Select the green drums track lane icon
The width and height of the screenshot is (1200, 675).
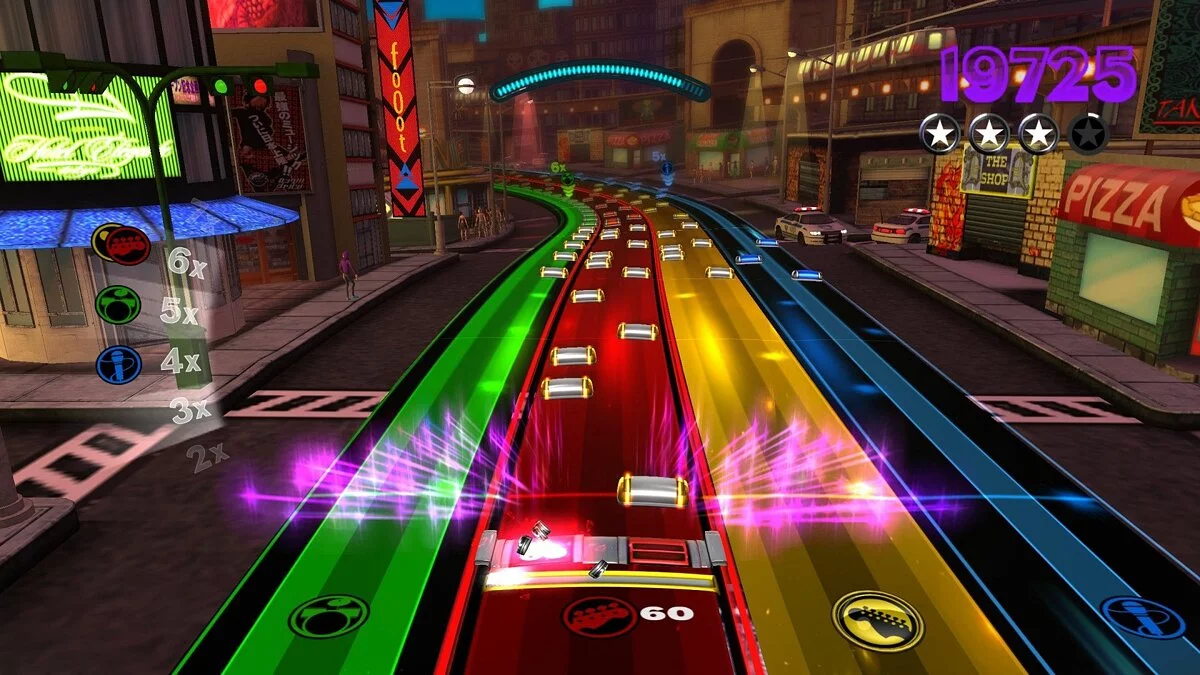pyautogui.click(x=328, y=616)
